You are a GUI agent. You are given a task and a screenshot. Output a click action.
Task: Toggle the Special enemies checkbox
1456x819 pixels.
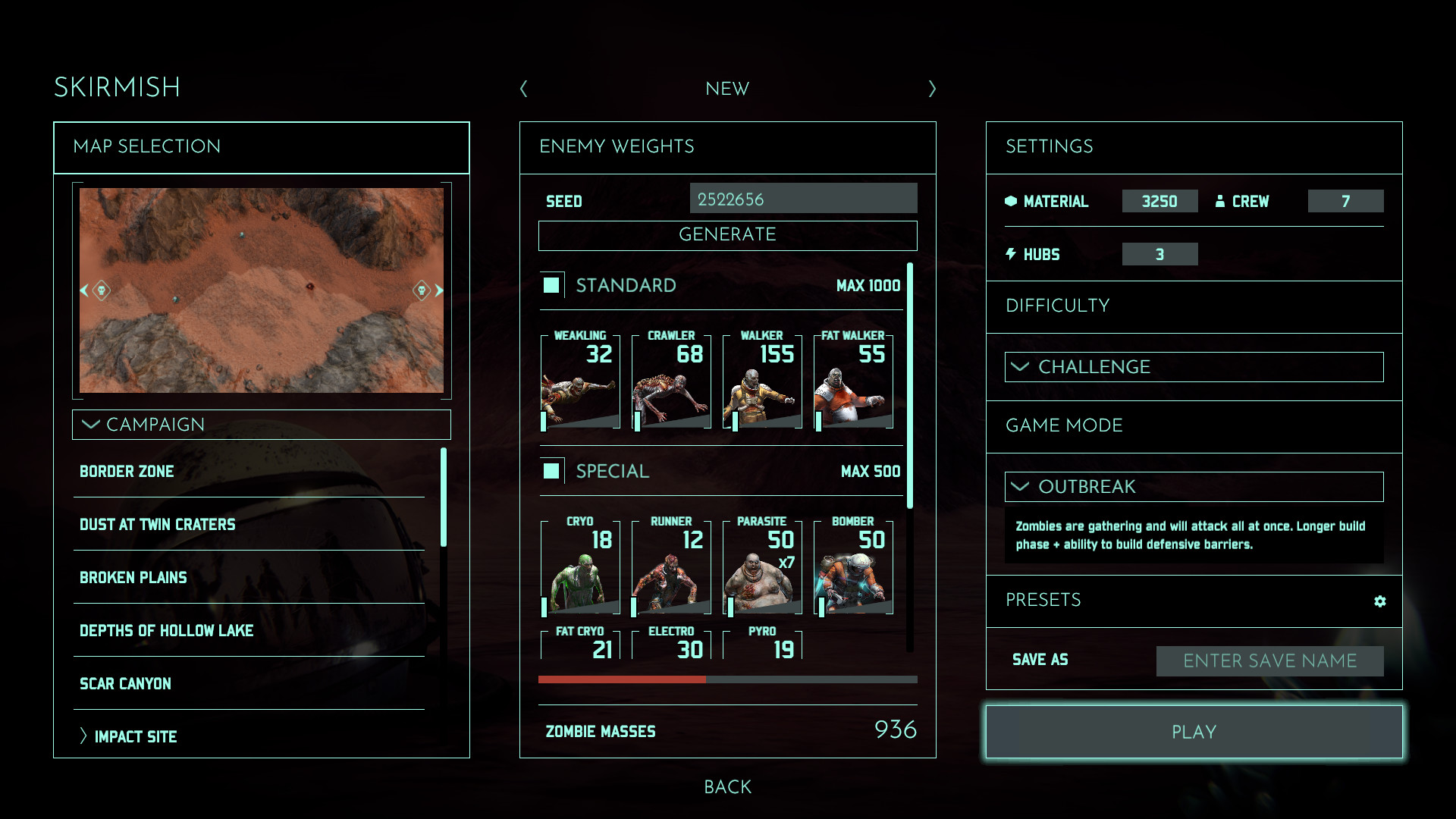(x=551, y=471)
